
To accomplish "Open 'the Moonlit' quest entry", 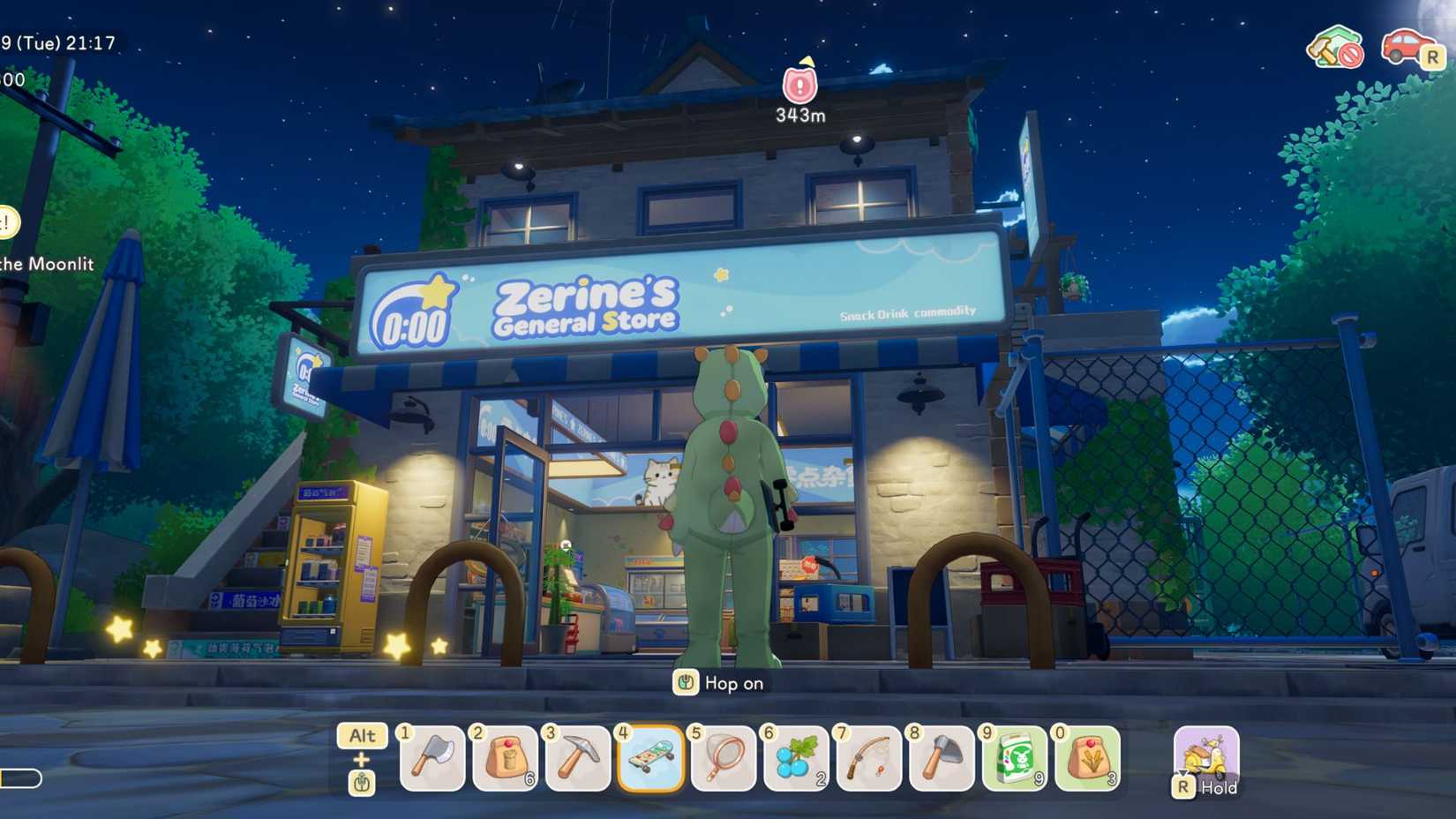I will [x=46, y=264].
